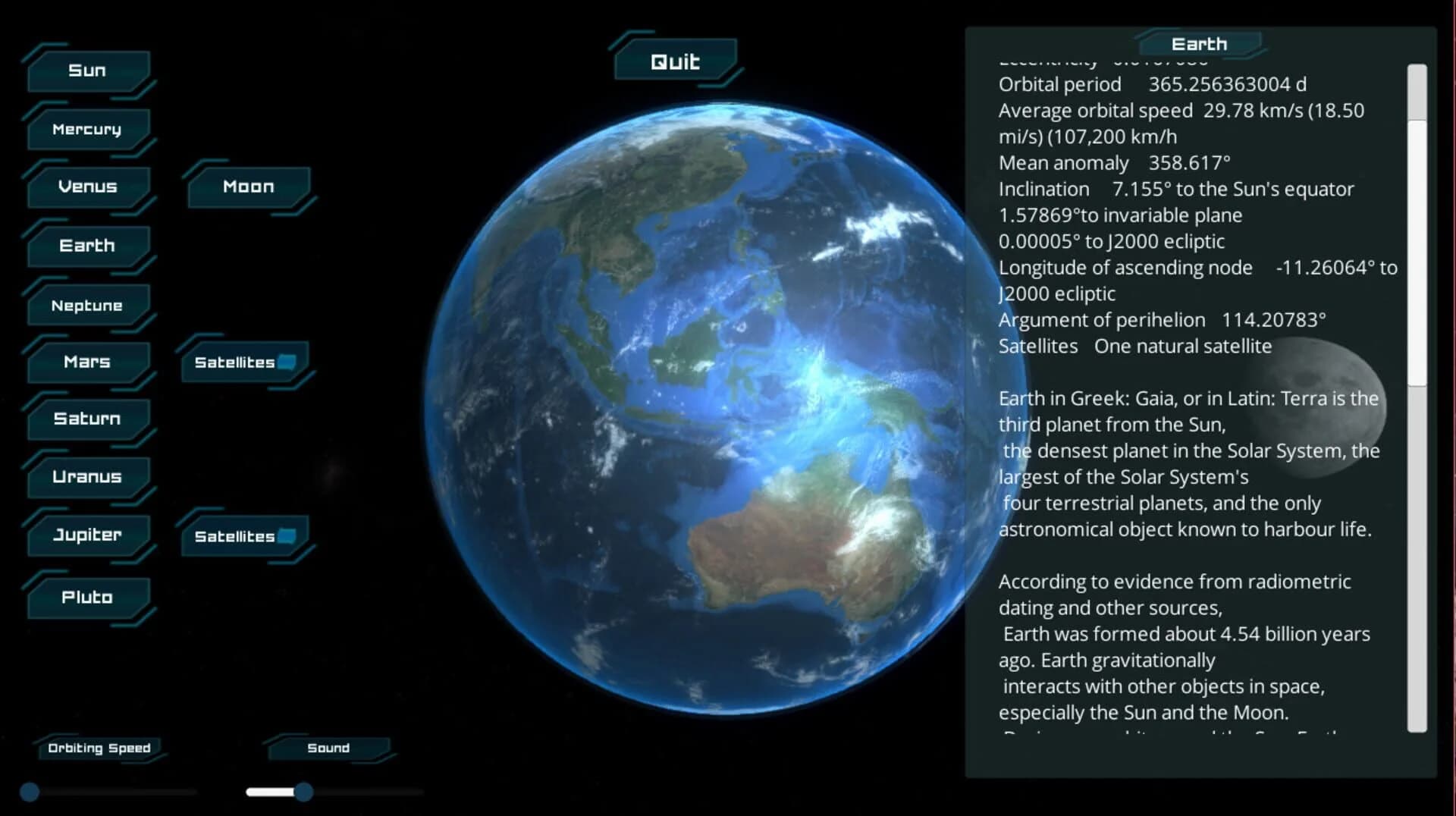The width and height of the screenshot is (1456, 816).
Task: Show the Moon view
Action: pyautogui.click(x=248, y=187)
